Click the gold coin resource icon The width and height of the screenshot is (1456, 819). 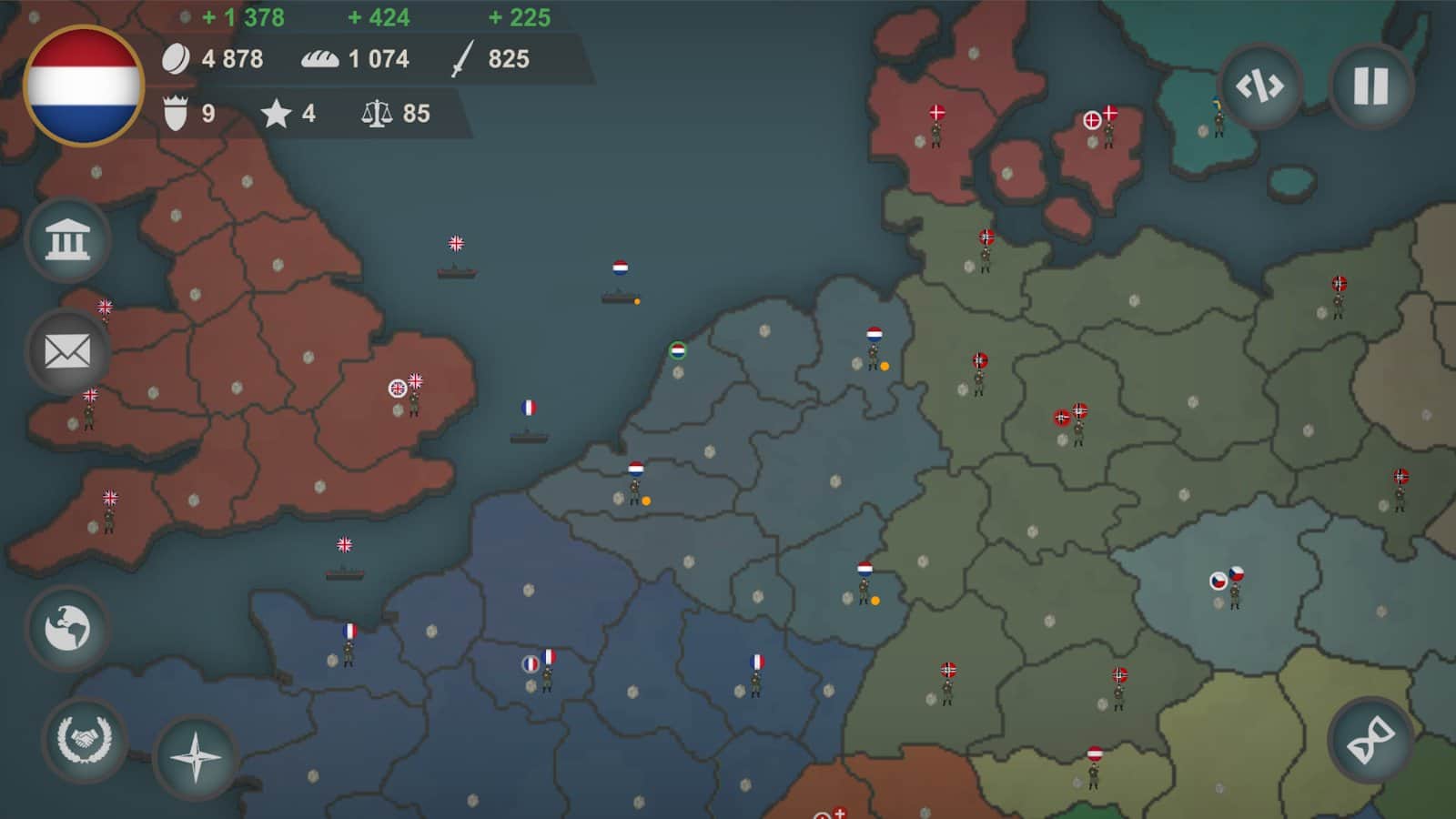point(178,60)
